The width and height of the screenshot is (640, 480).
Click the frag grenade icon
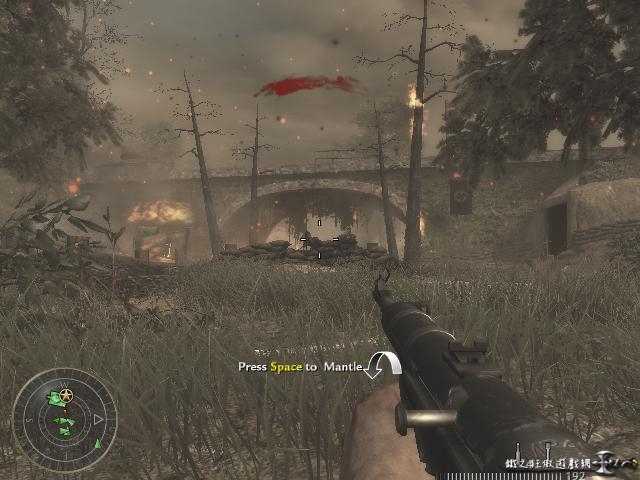point(518,449)
